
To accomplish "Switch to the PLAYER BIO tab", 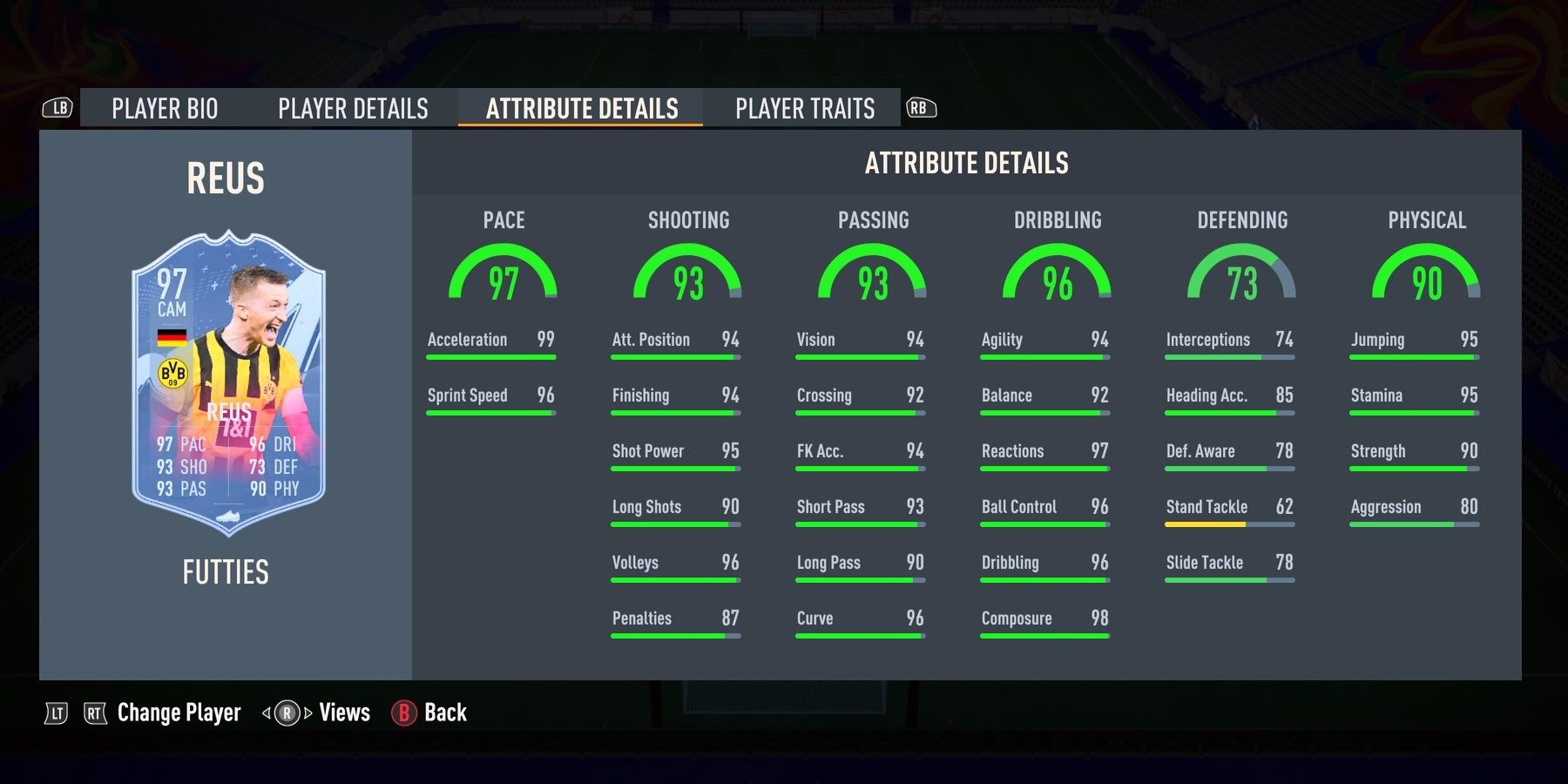I will point(165,108).
